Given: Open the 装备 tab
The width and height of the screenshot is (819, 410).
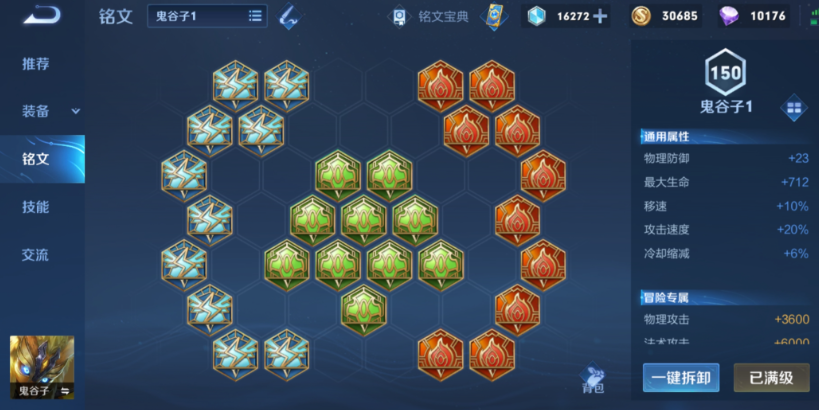Looking at the screenshot, I should click(x=40, y=111).
